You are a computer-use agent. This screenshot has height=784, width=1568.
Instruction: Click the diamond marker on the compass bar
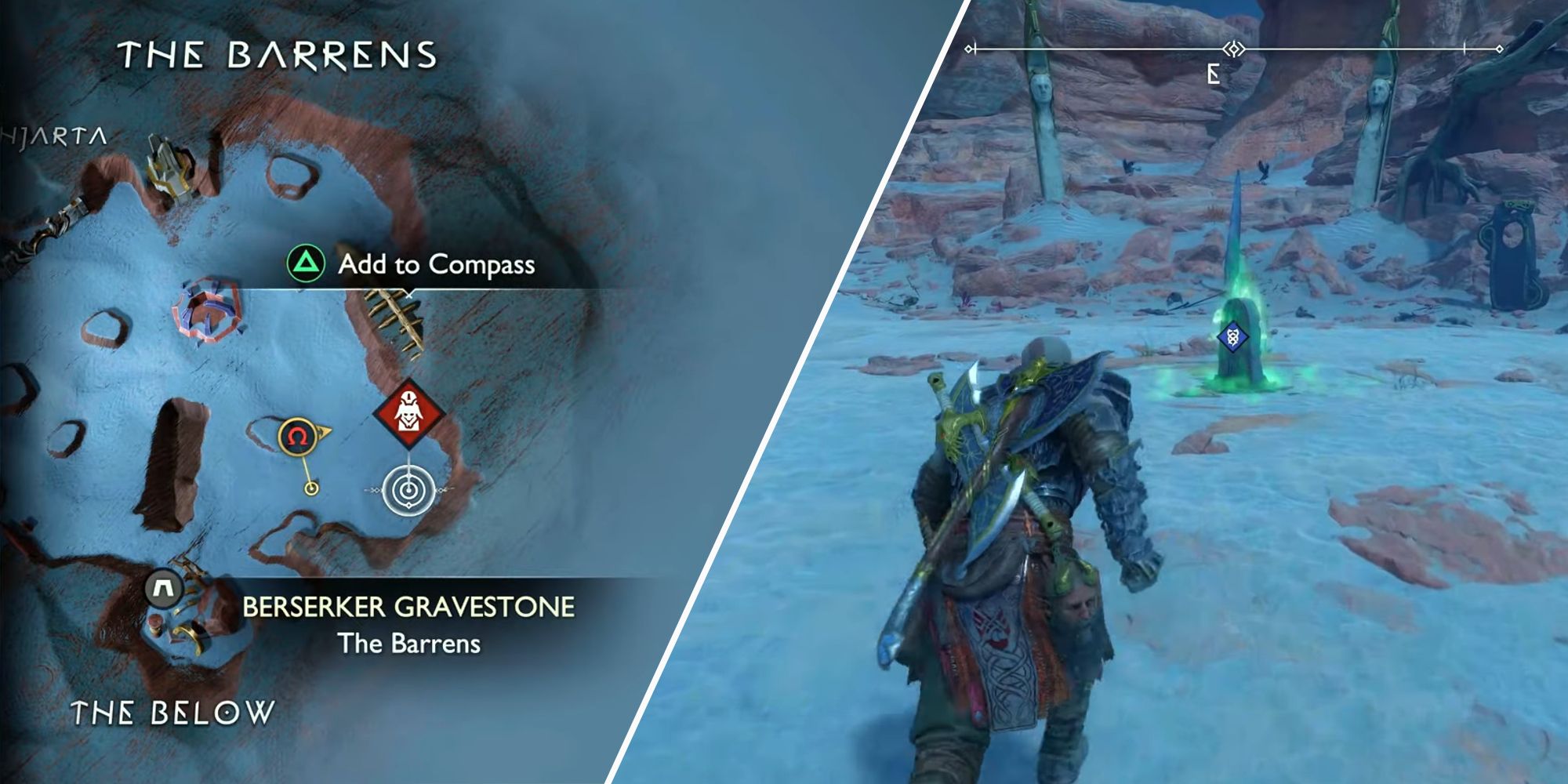(1235, 47)
